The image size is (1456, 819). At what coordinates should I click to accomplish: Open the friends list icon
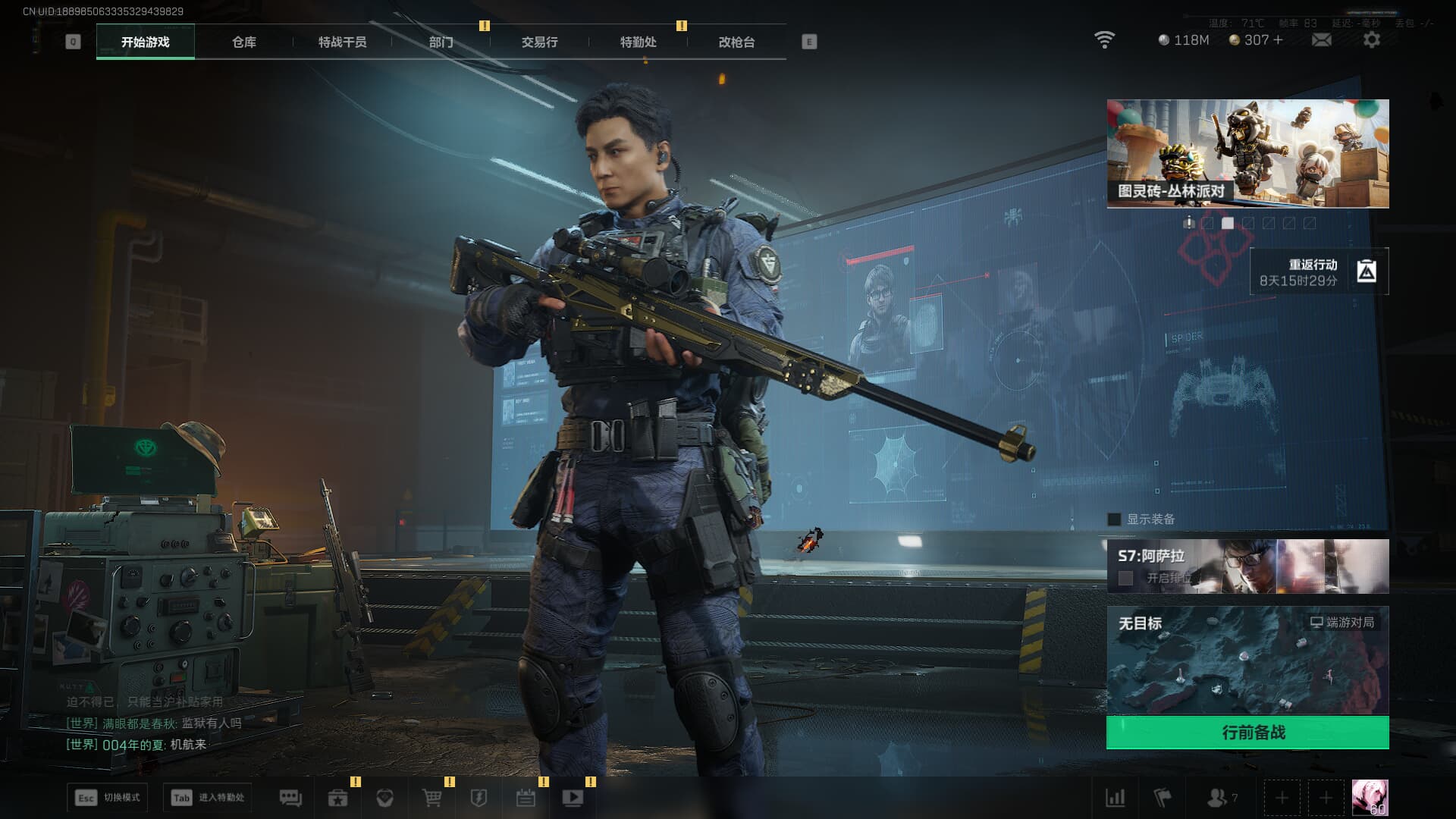click(x=1218, y=798)
